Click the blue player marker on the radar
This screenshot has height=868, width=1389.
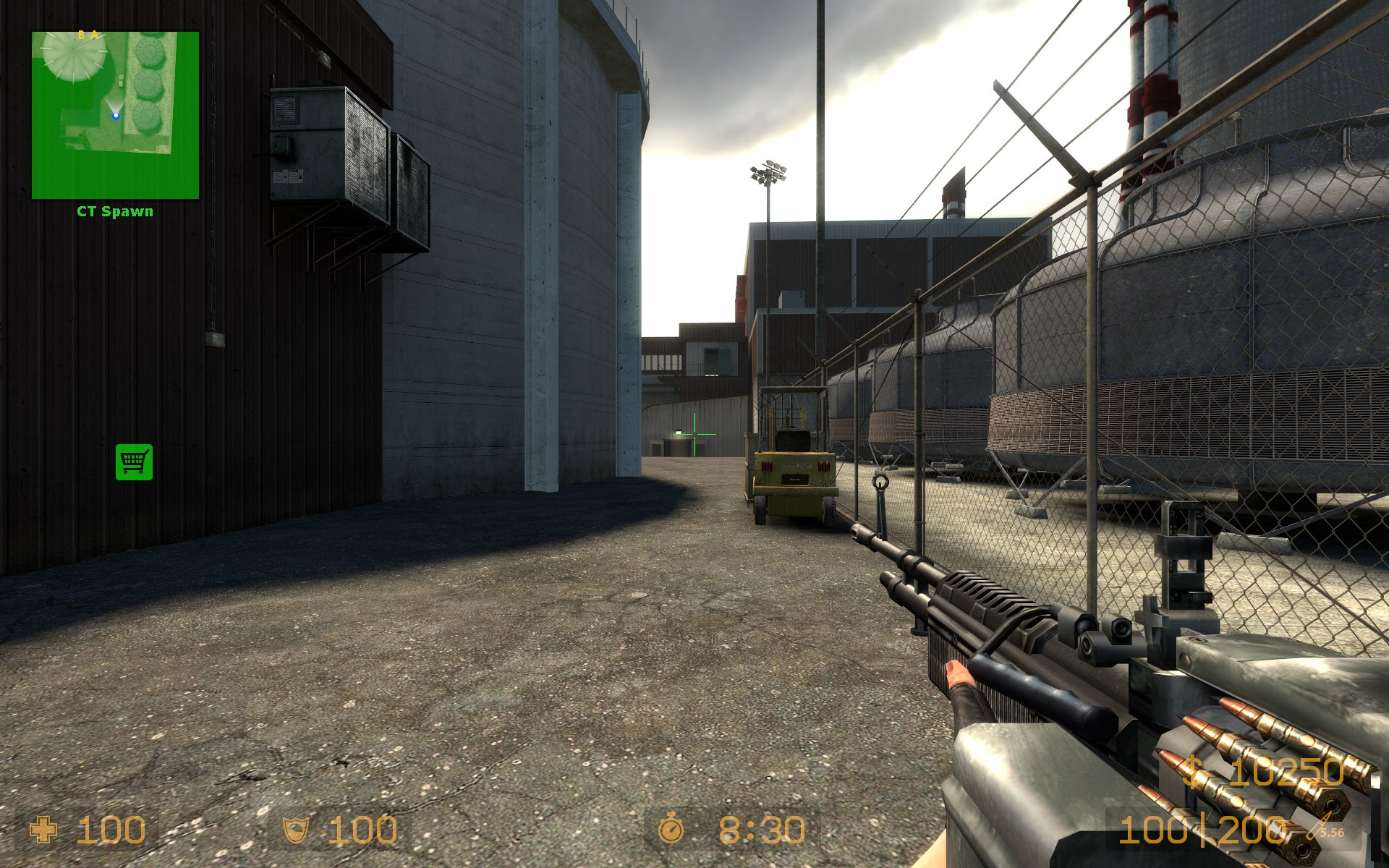[x=116, y=115]
